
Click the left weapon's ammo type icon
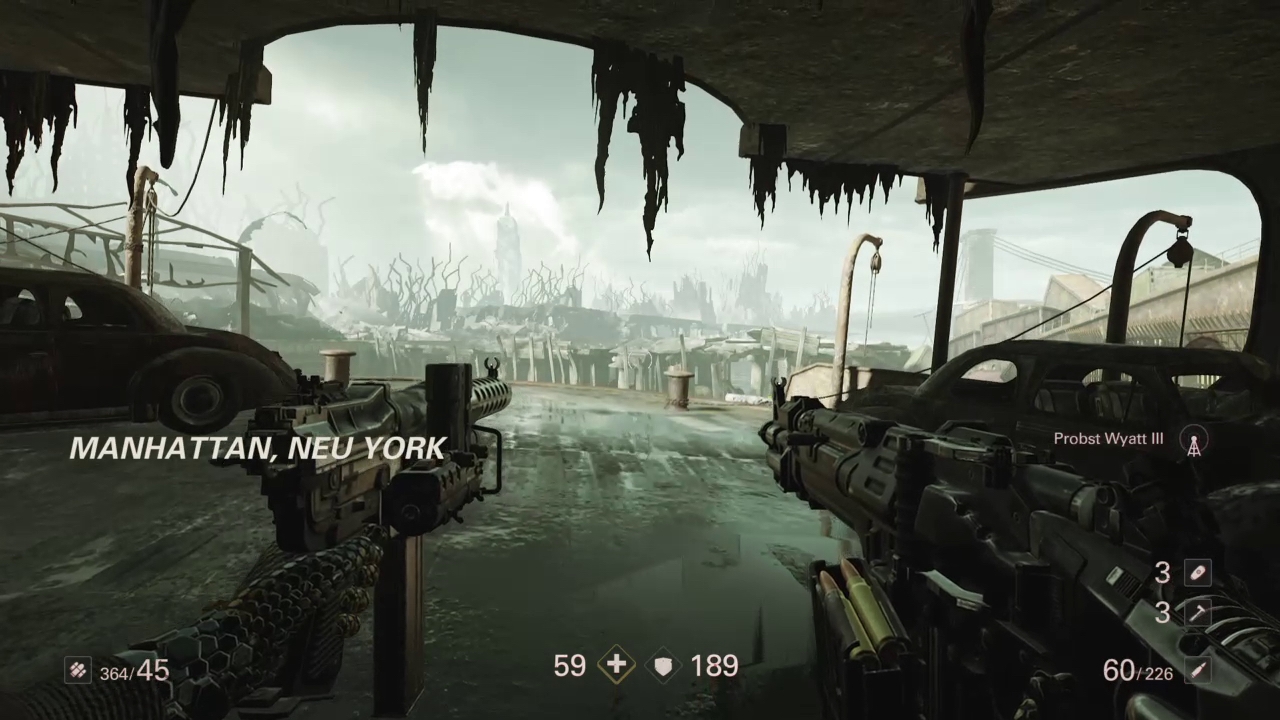tap(78, 670)
